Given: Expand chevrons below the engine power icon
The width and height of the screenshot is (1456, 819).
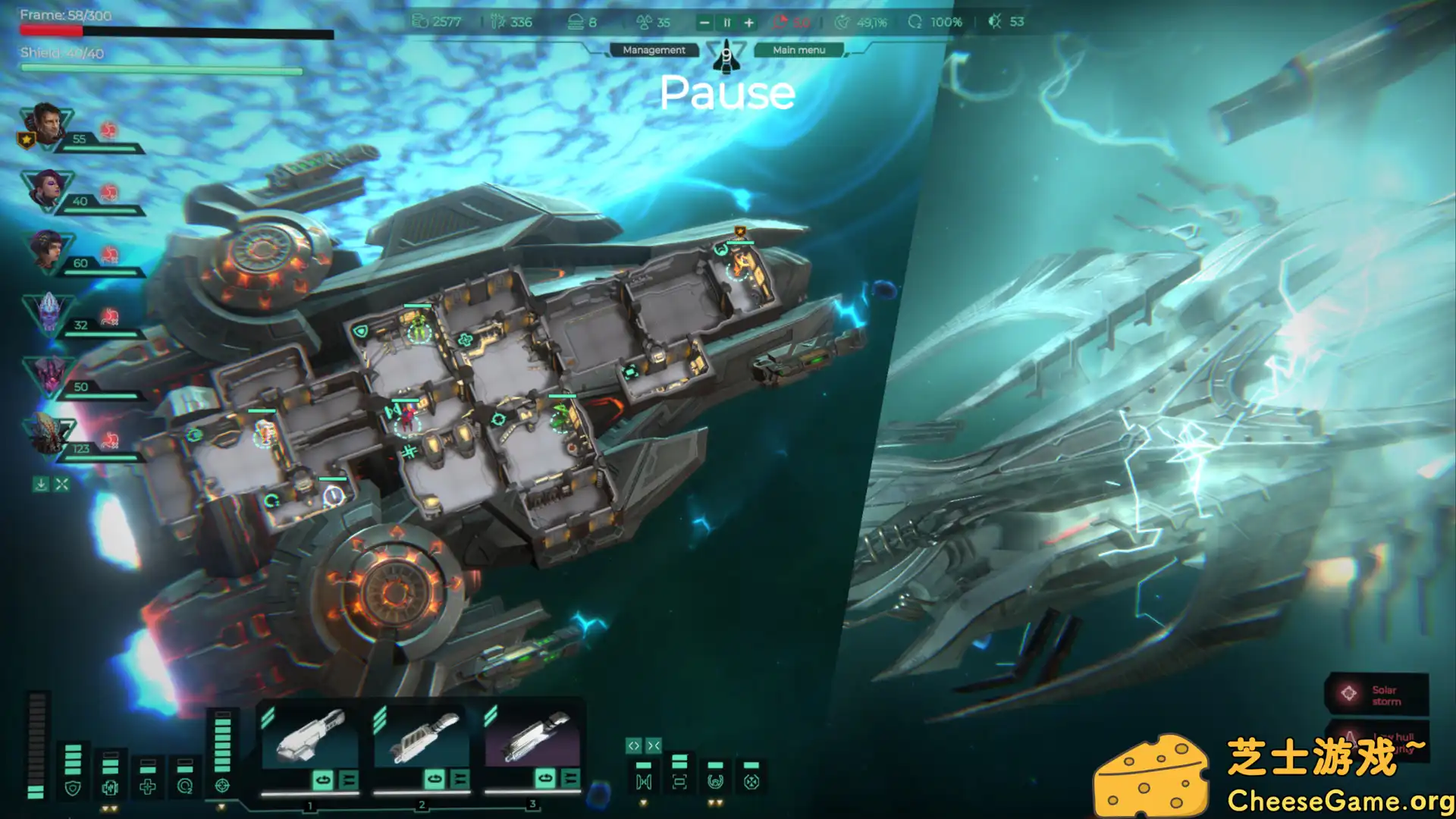Looking at the screenshot, I should coord(108,809).
